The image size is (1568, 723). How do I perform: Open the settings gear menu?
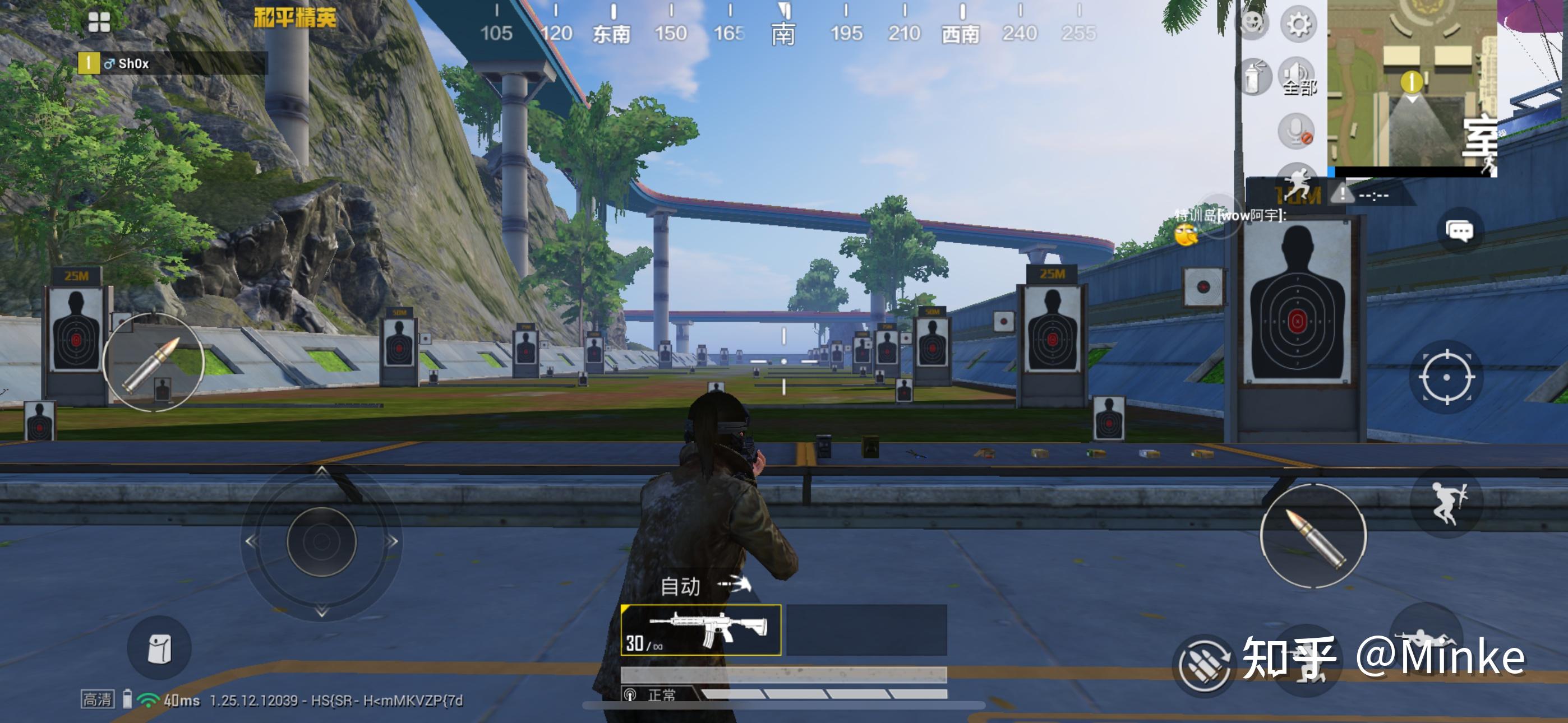(x=1298, y=25)
